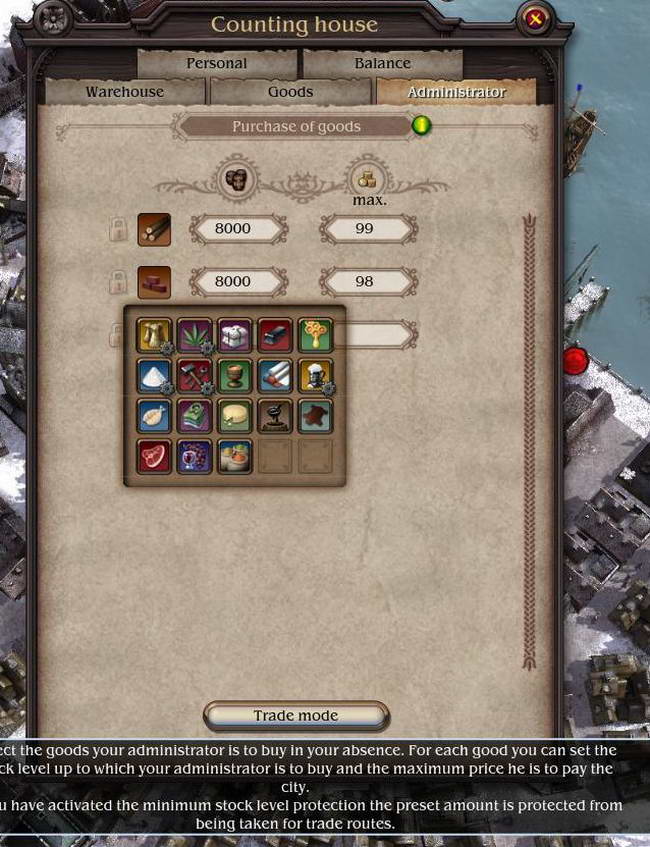Click the green info icon beside Purchase of goods
Image resolution: width=650 pixels, height=847 pixels.
click(x=422, y=126)
